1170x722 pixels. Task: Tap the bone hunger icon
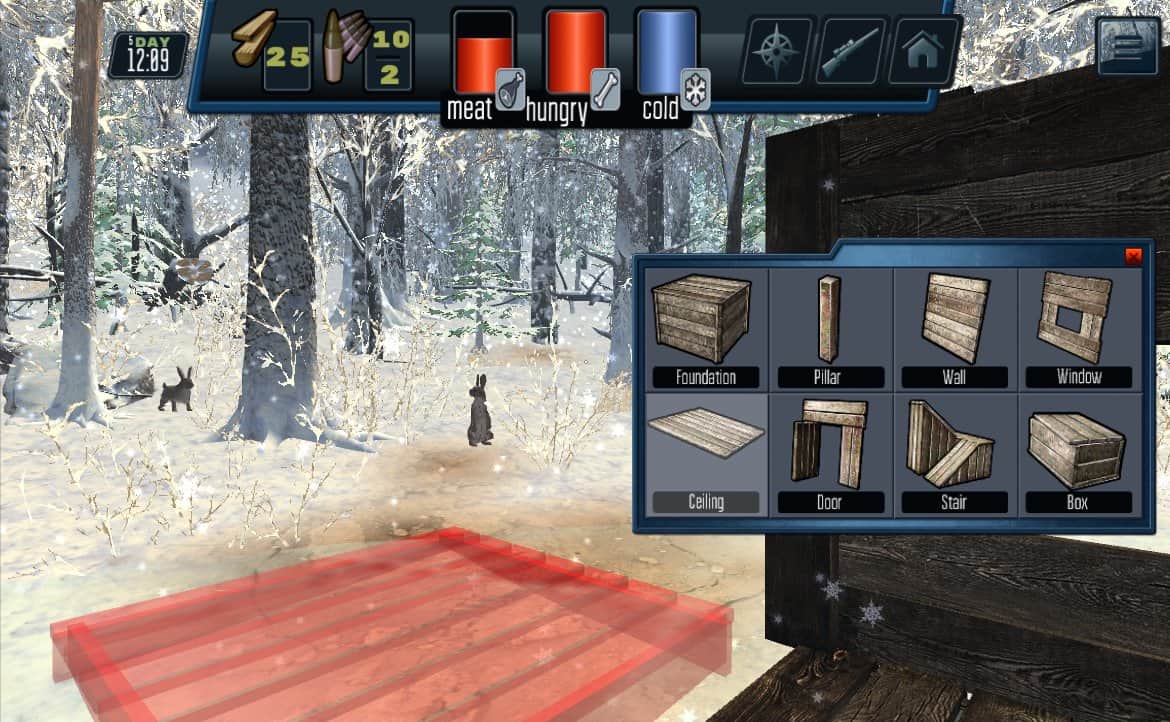(603, 88)
